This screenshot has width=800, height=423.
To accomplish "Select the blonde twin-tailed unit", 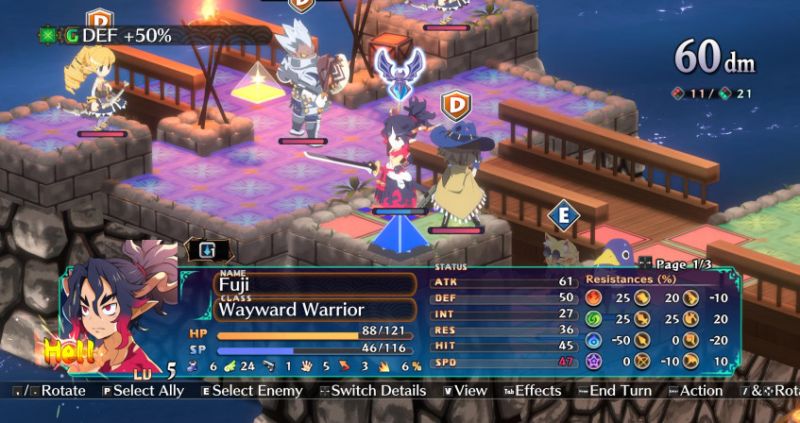I will click(96, 88).
